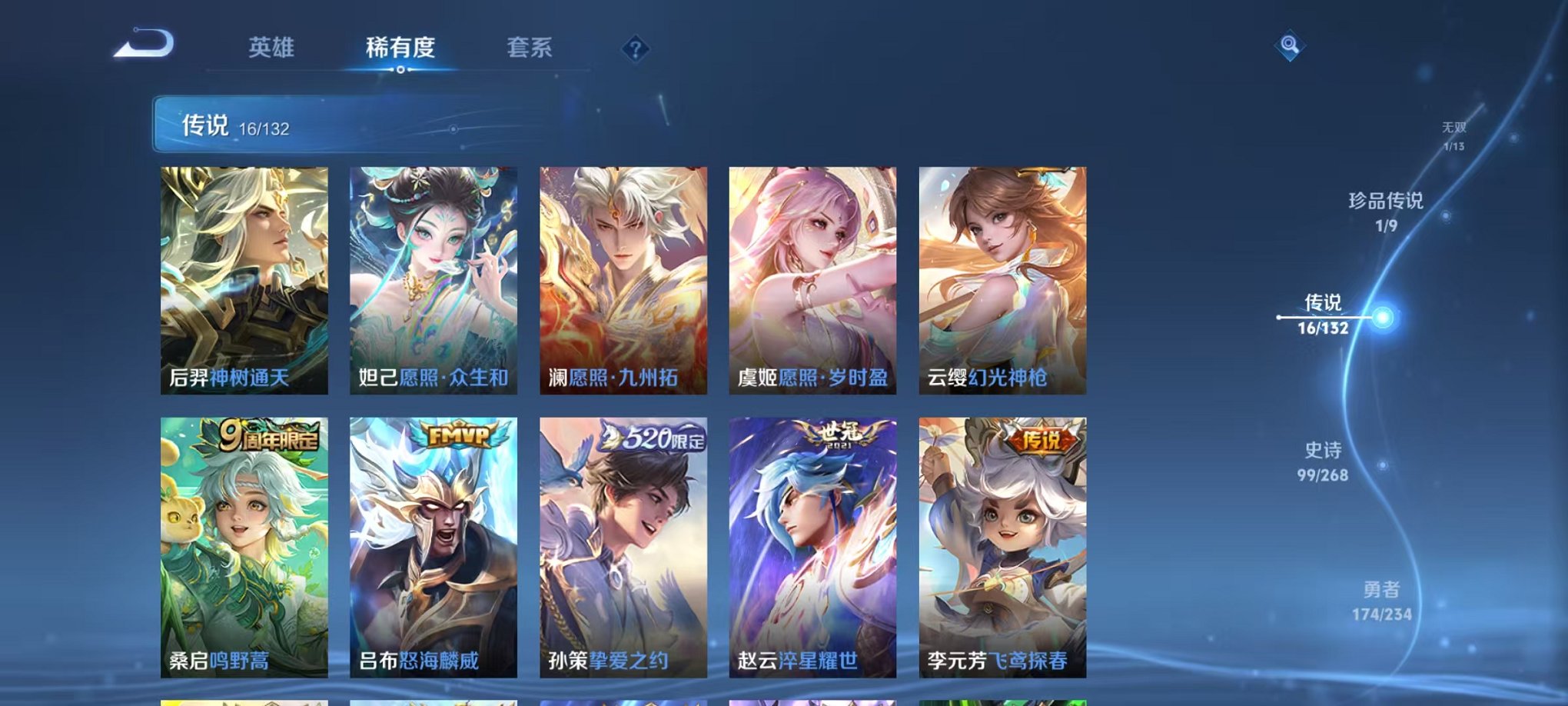Switch to the 英雄 tab
The width and height of the screenshot is (1568, 706).
pos(272,46)
